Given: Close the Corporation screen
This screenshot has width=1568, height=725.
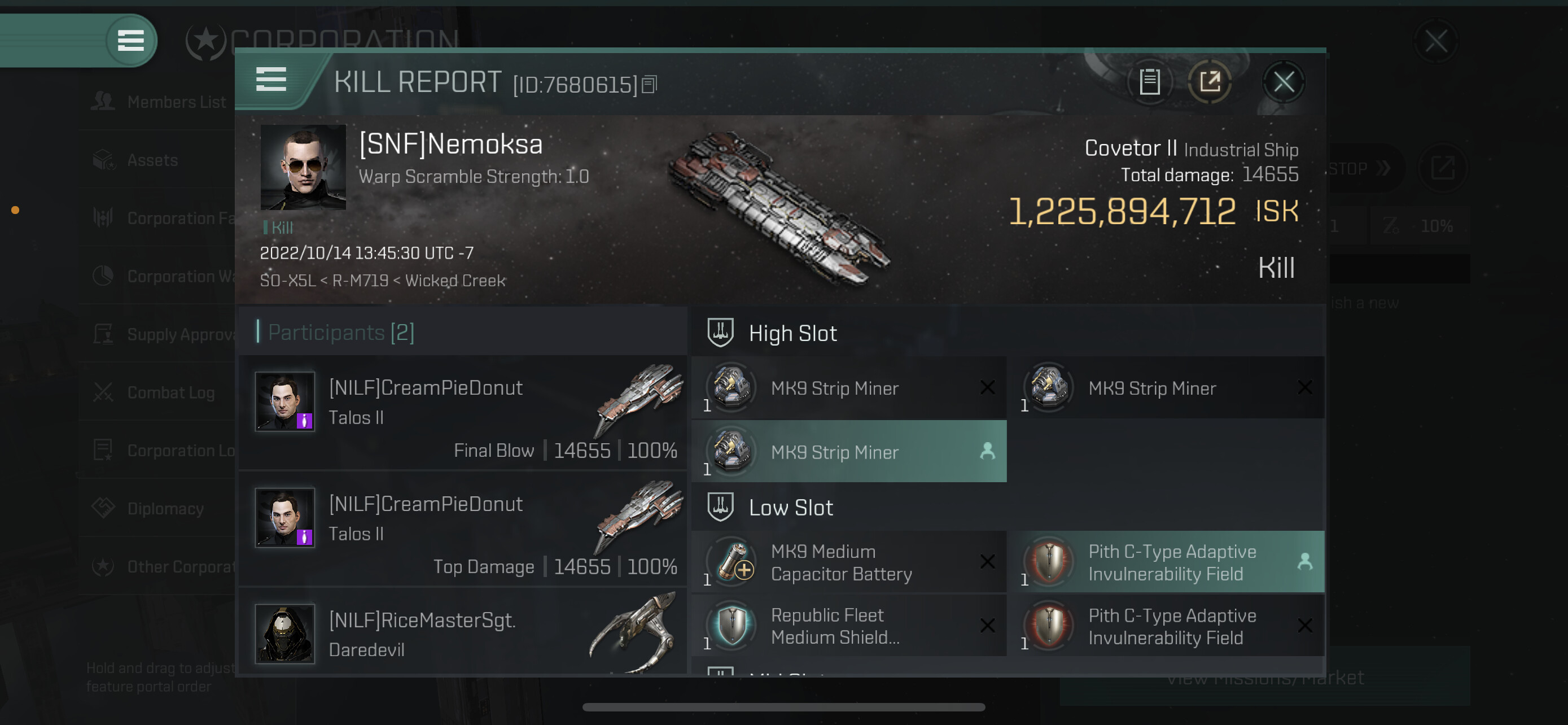Looking at the screenshot, I should point(1436,41).
